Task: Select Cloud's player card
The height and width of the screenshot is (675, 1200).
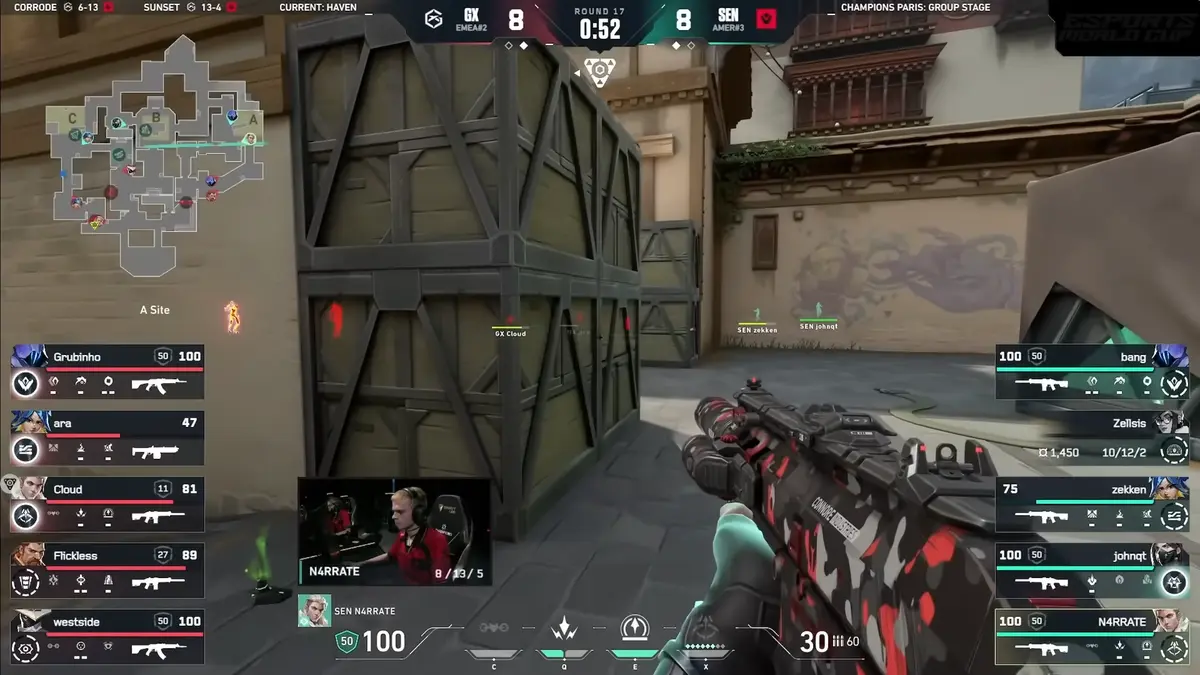Action: pyautogui.click(x=108, y=502)
